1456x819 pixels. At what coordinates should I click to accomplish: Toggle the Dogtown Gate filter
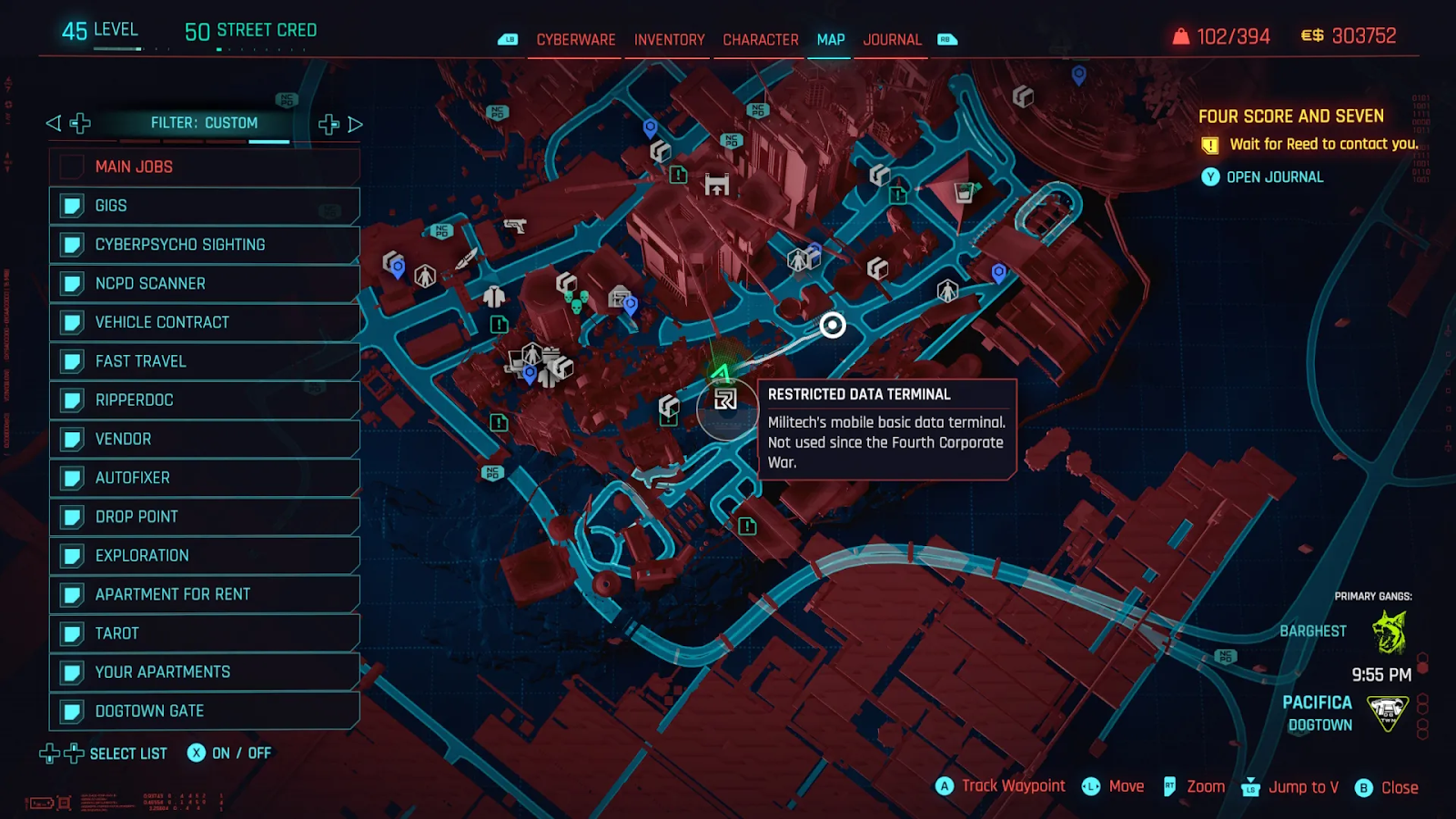tap(205, 711)
